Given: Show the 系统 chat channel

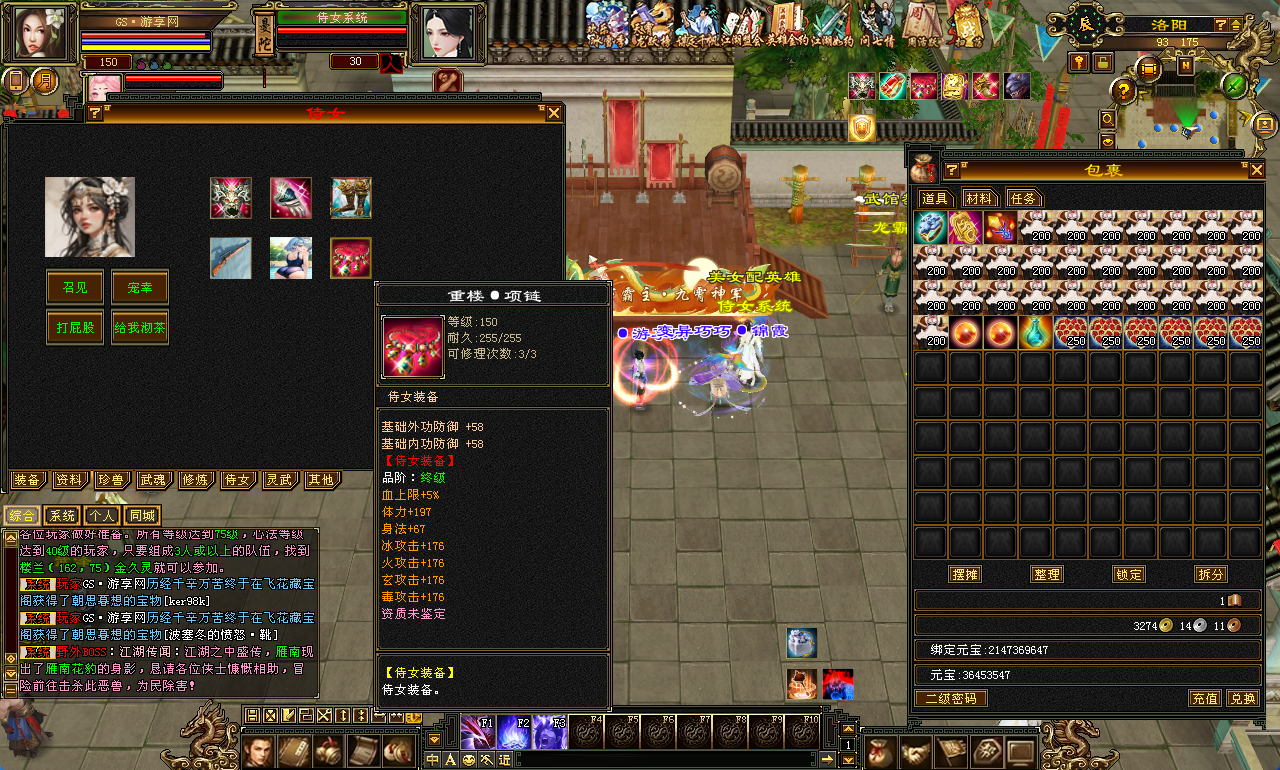Looking at the screenshot, I should click(62, 516).
